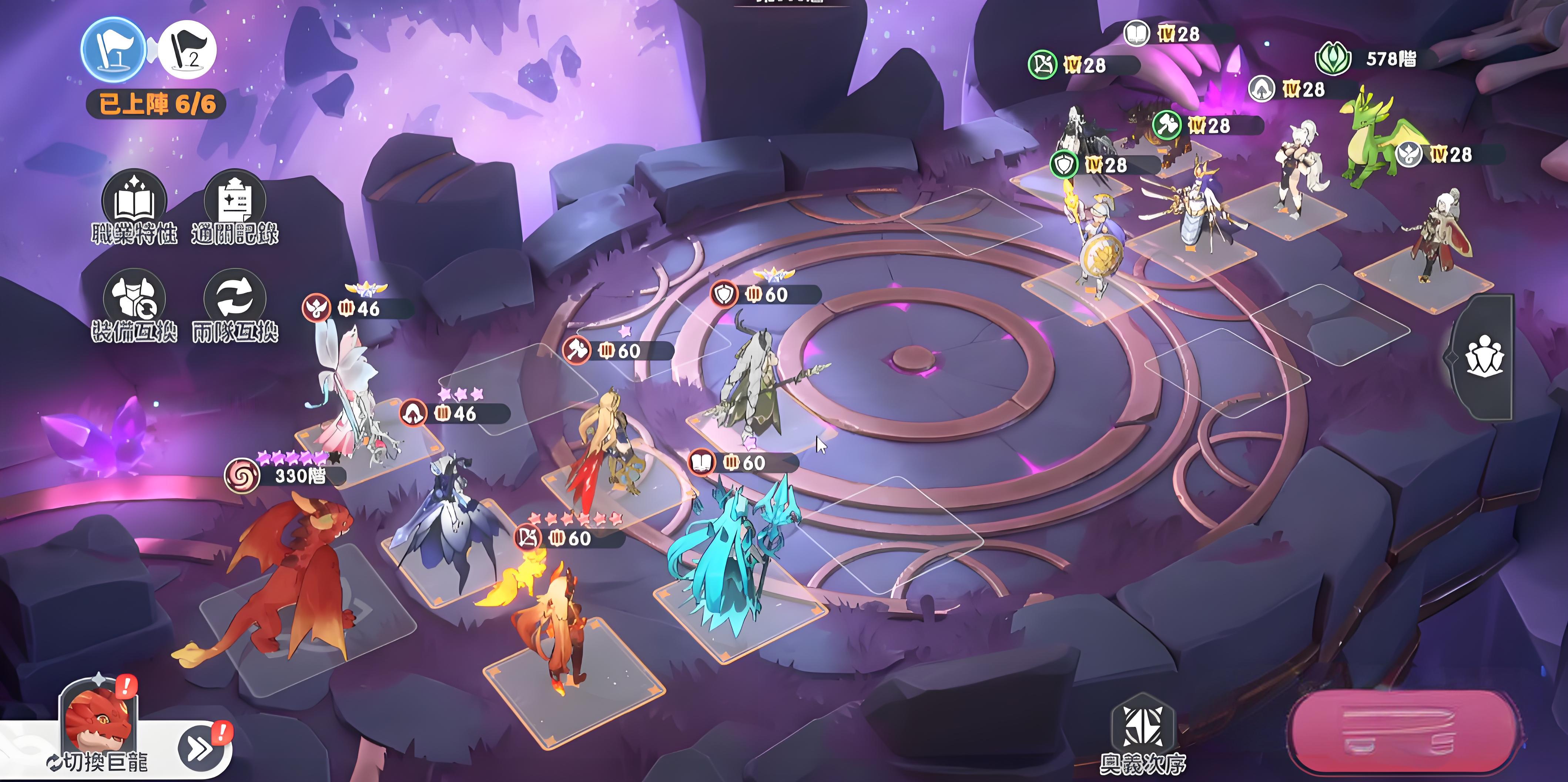Tap 裝備互換 equipment swap
Image resolution: width=1568 pixels, height=782 pixels.
click(134, 304)
